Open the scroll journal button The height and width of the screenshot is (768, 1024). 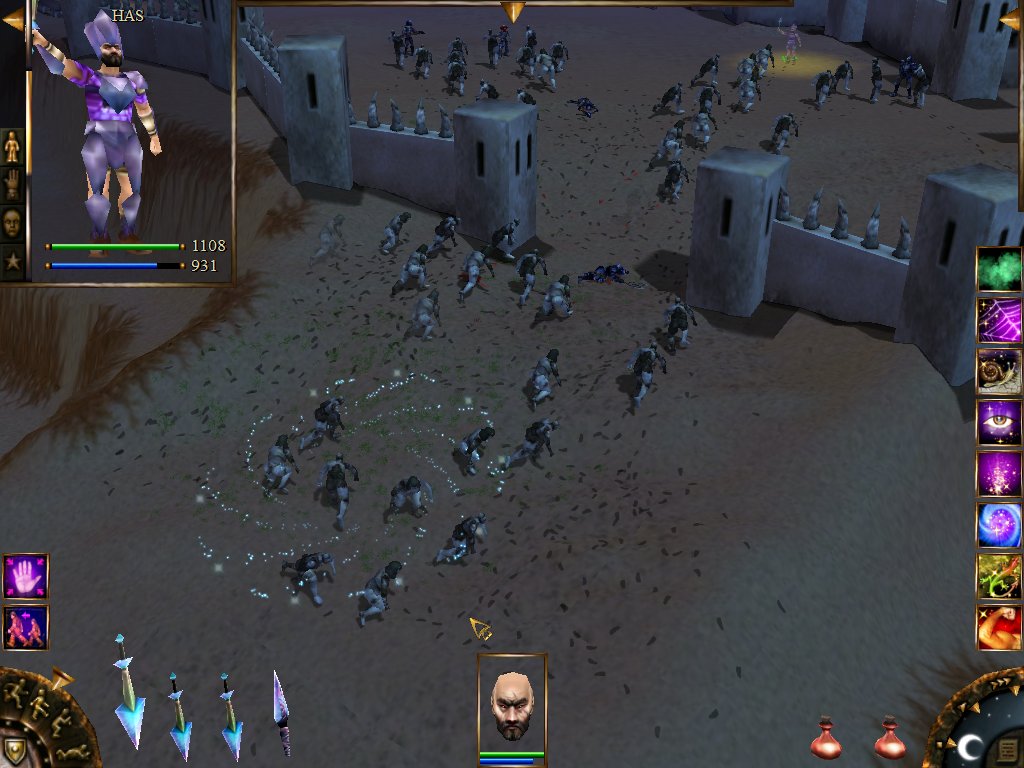pyautogui.click(x=1008, y=749)
